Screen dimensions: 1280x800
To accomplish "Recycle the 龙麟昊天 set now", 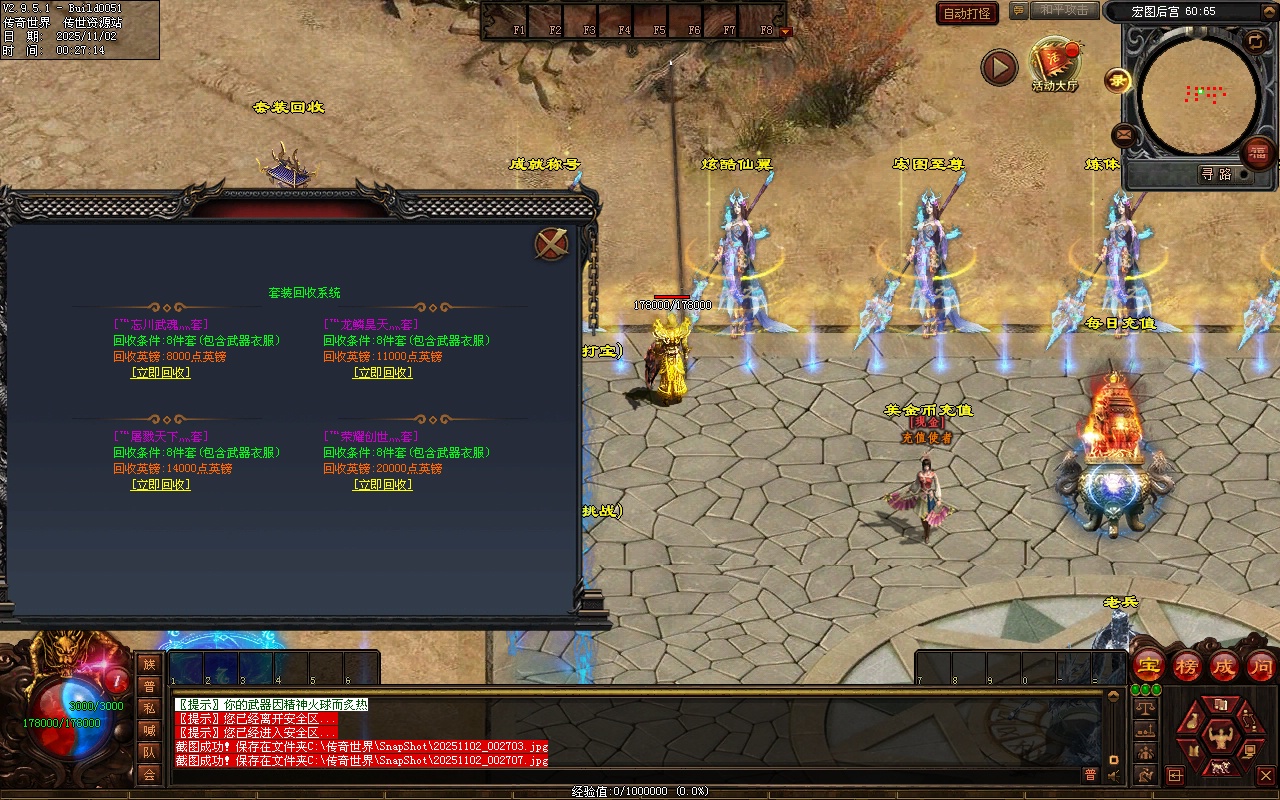I will 383,373.
